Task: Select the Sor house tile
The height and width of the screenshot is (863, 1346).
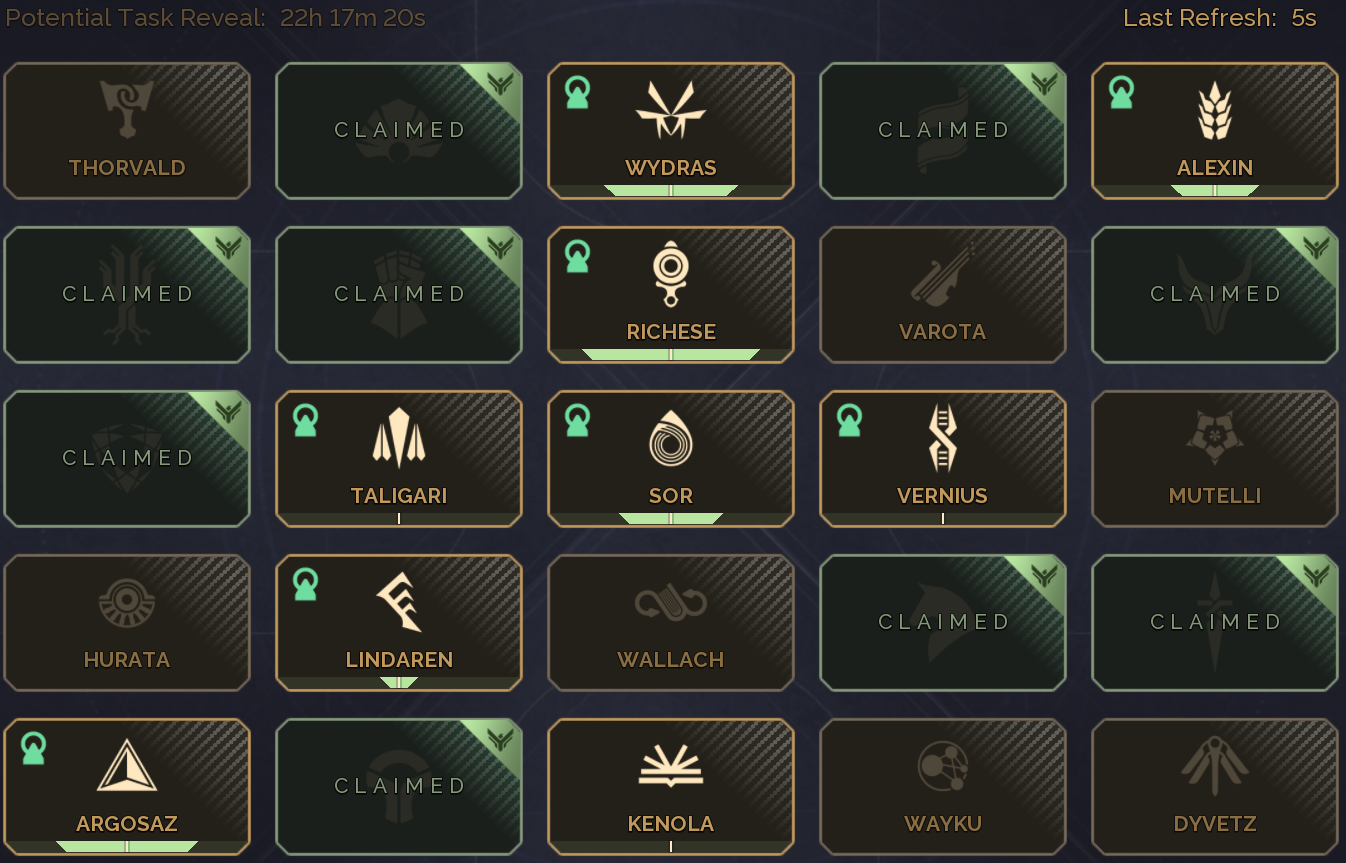Action: point(671,459)
